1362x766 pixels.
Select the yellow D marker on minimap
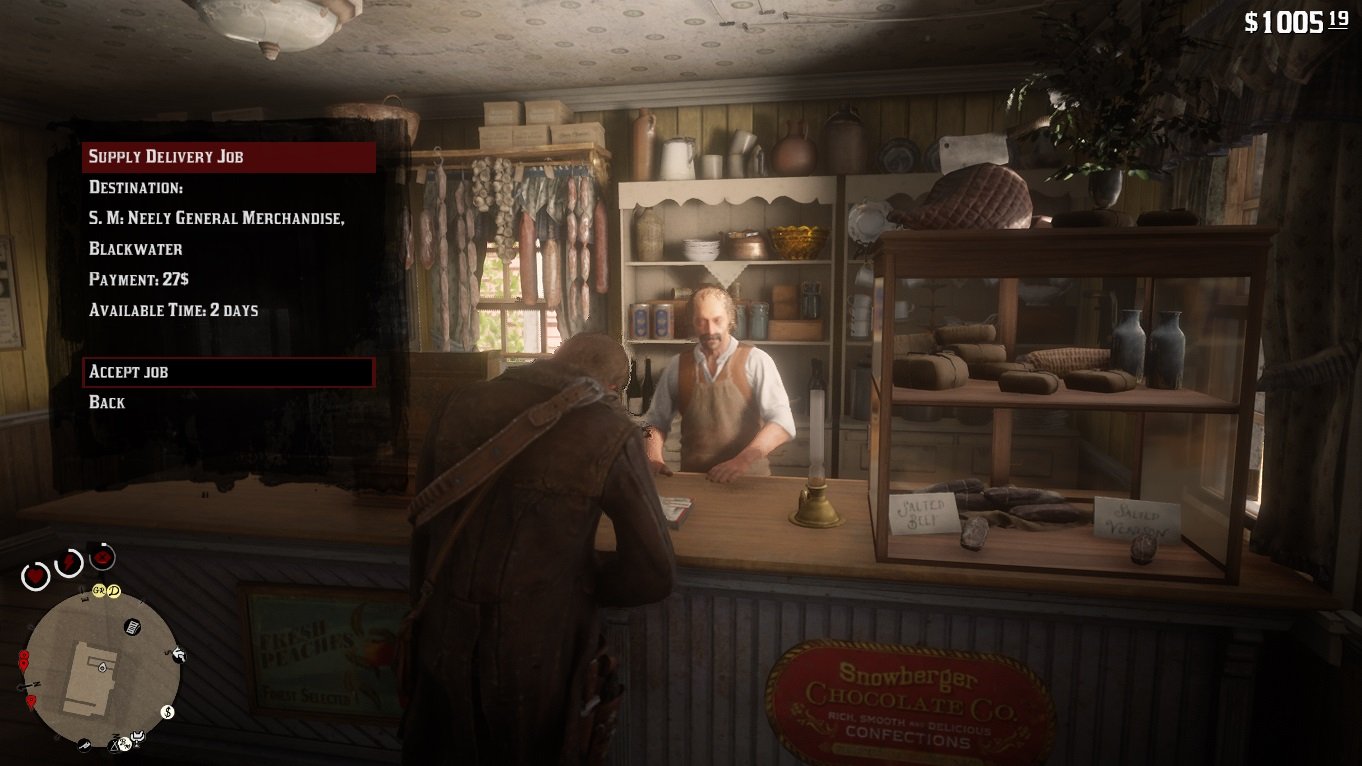pos(114,591)
